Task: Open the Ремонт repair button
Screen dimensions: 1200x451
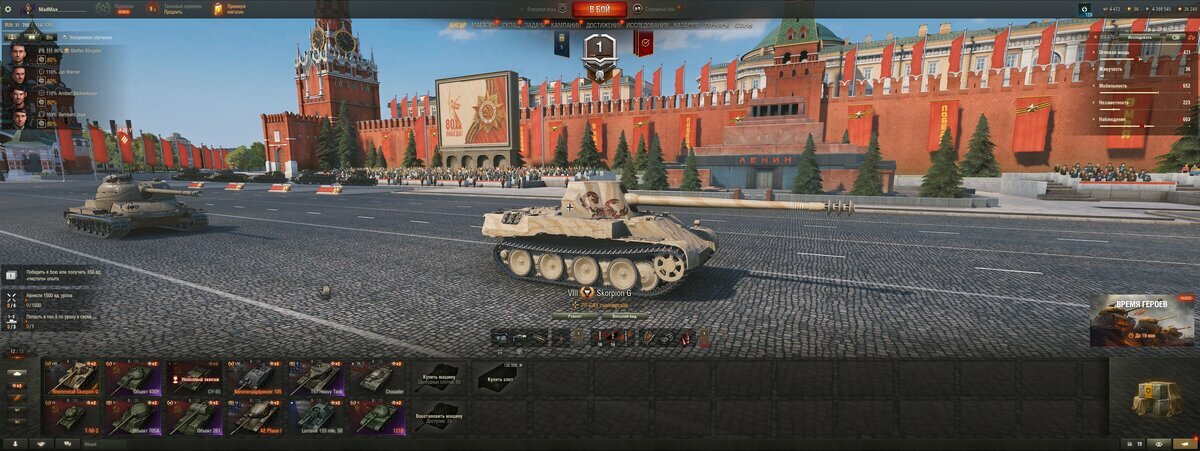Action: point(575,316)
